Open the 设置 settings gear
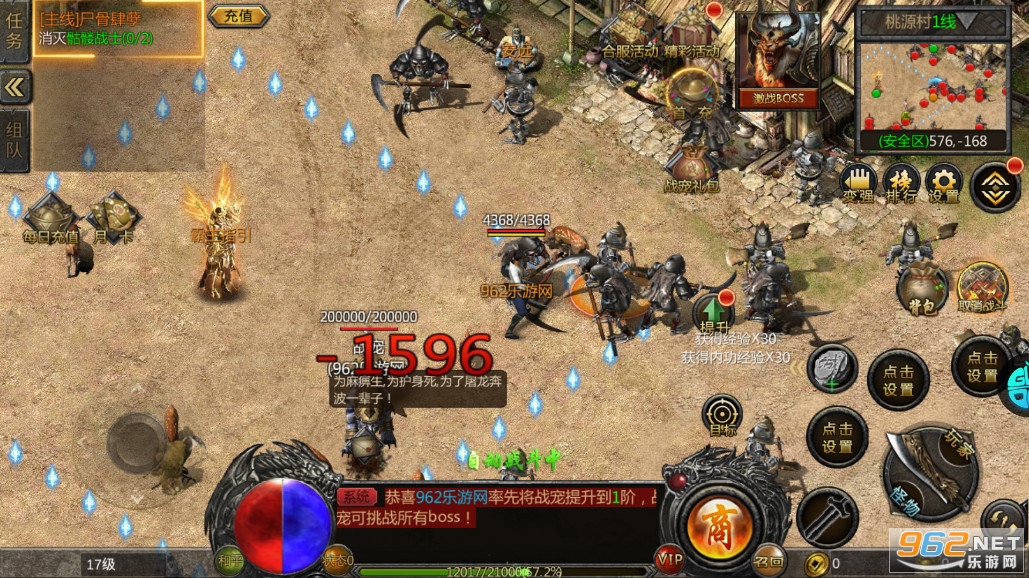This screenshot has width=1029, height=578. [x=944, y=182]
